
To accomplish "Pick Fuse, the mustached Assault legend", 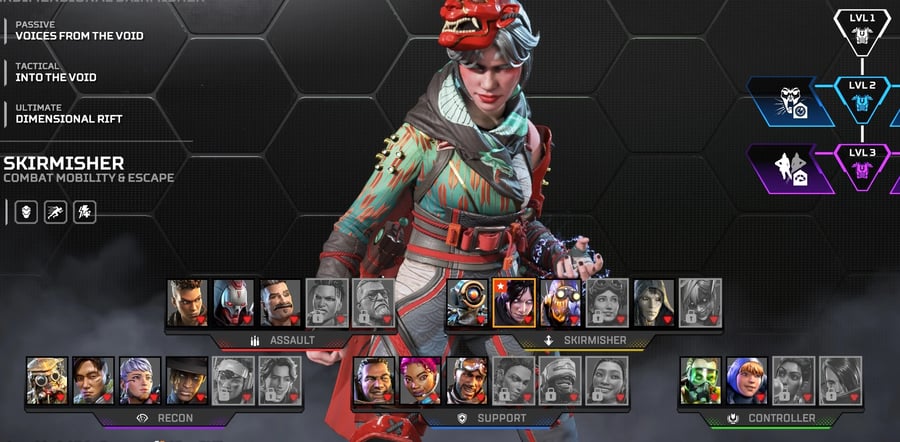I will tap(281, 302).
